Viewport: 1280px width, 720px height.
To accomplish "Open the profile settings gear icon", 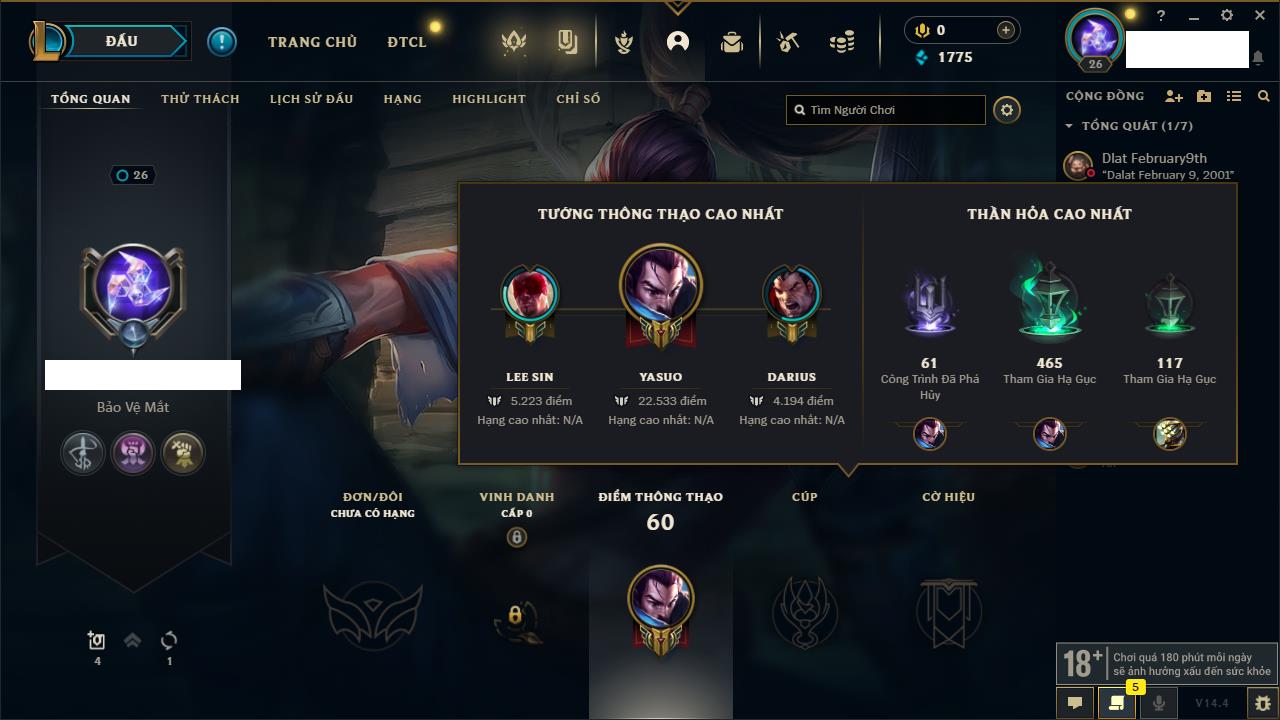I will 1007,110.
